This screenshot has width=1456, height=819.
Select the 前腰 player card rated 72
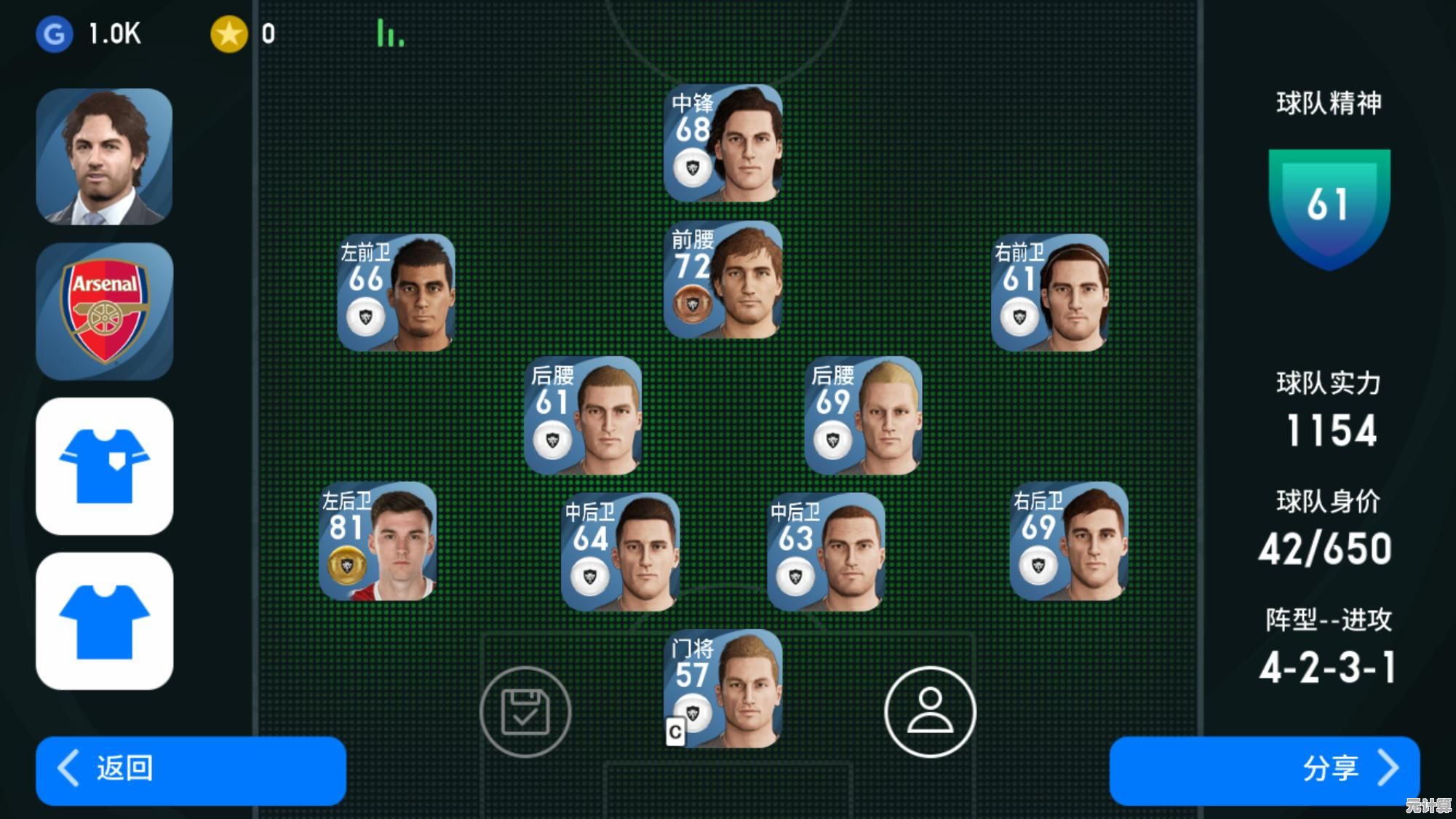click(723, 280)
